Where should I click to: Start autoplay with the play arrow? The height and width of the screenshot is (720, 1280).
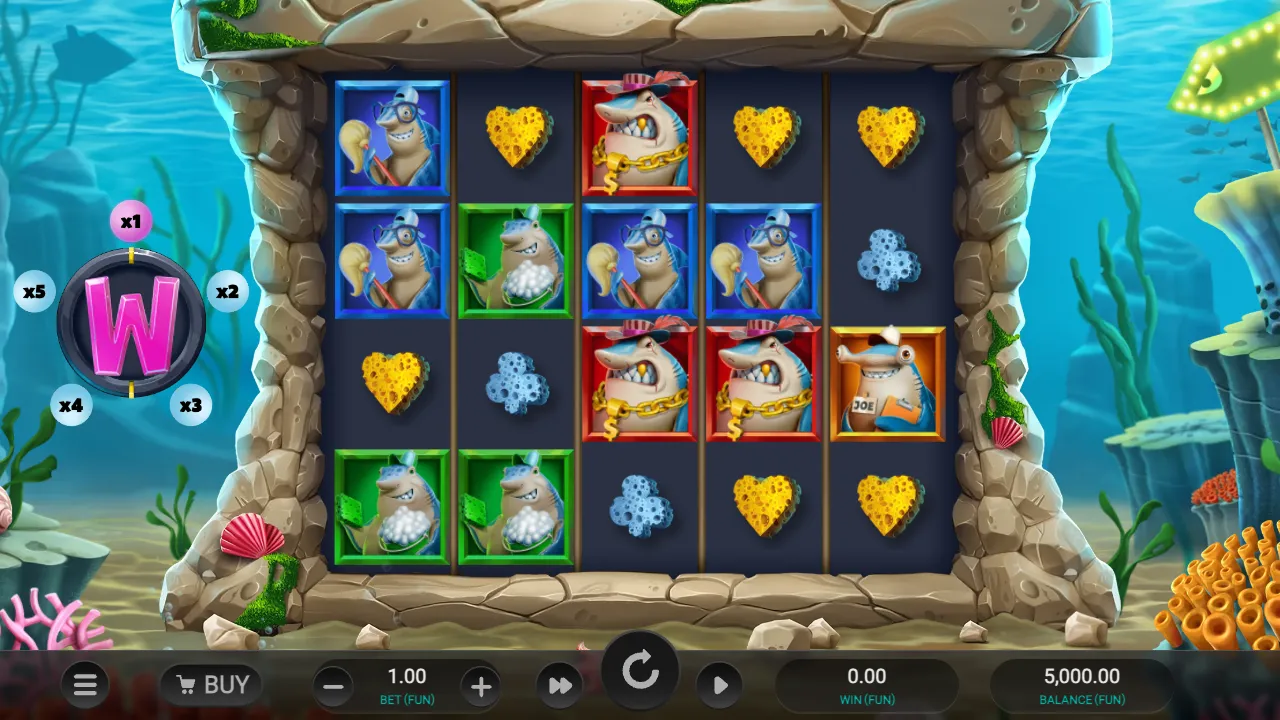(720, 686)
